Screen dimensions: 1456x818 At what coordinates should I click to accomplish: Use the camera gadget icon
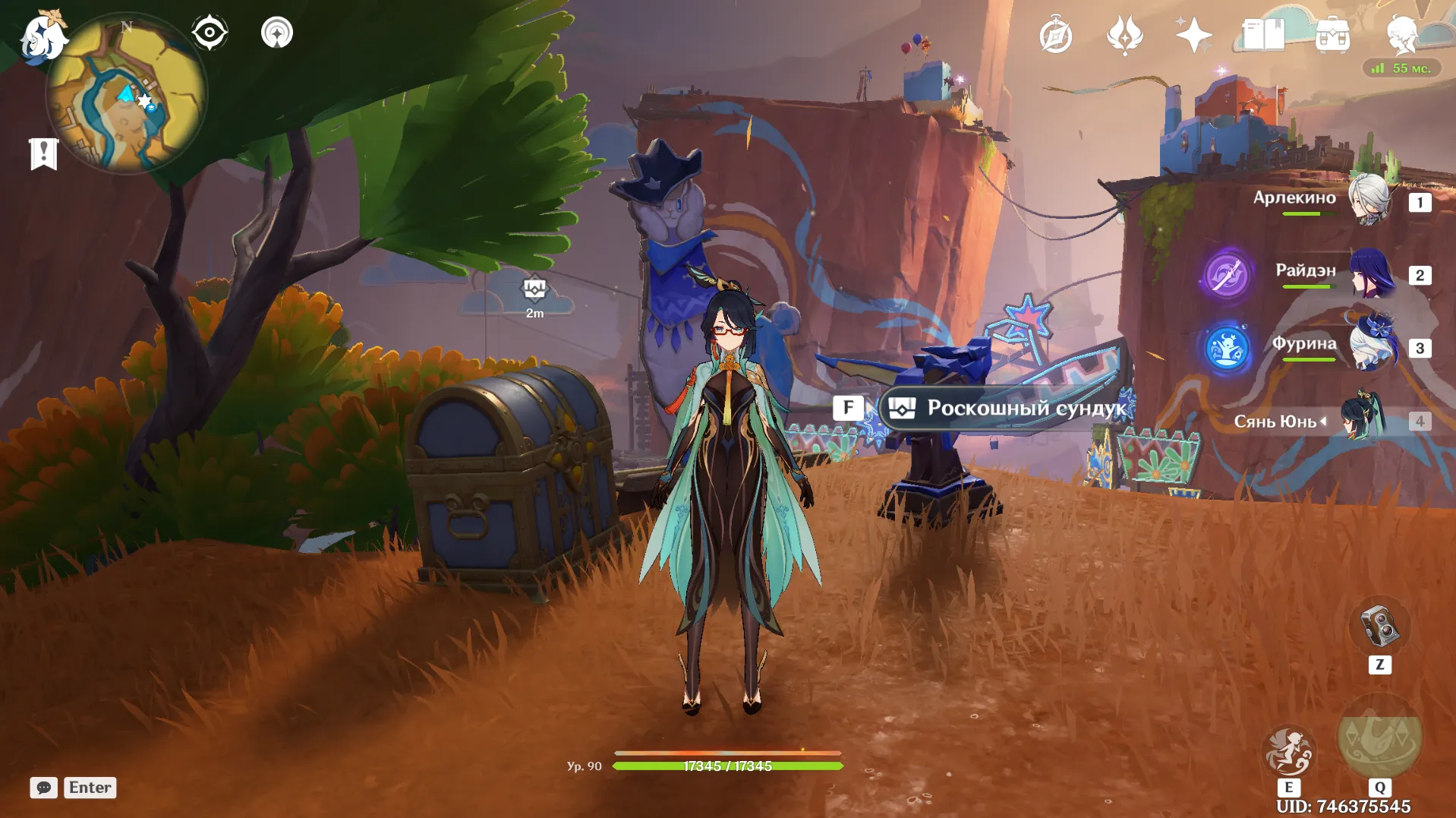click(x=1379, y=627)
